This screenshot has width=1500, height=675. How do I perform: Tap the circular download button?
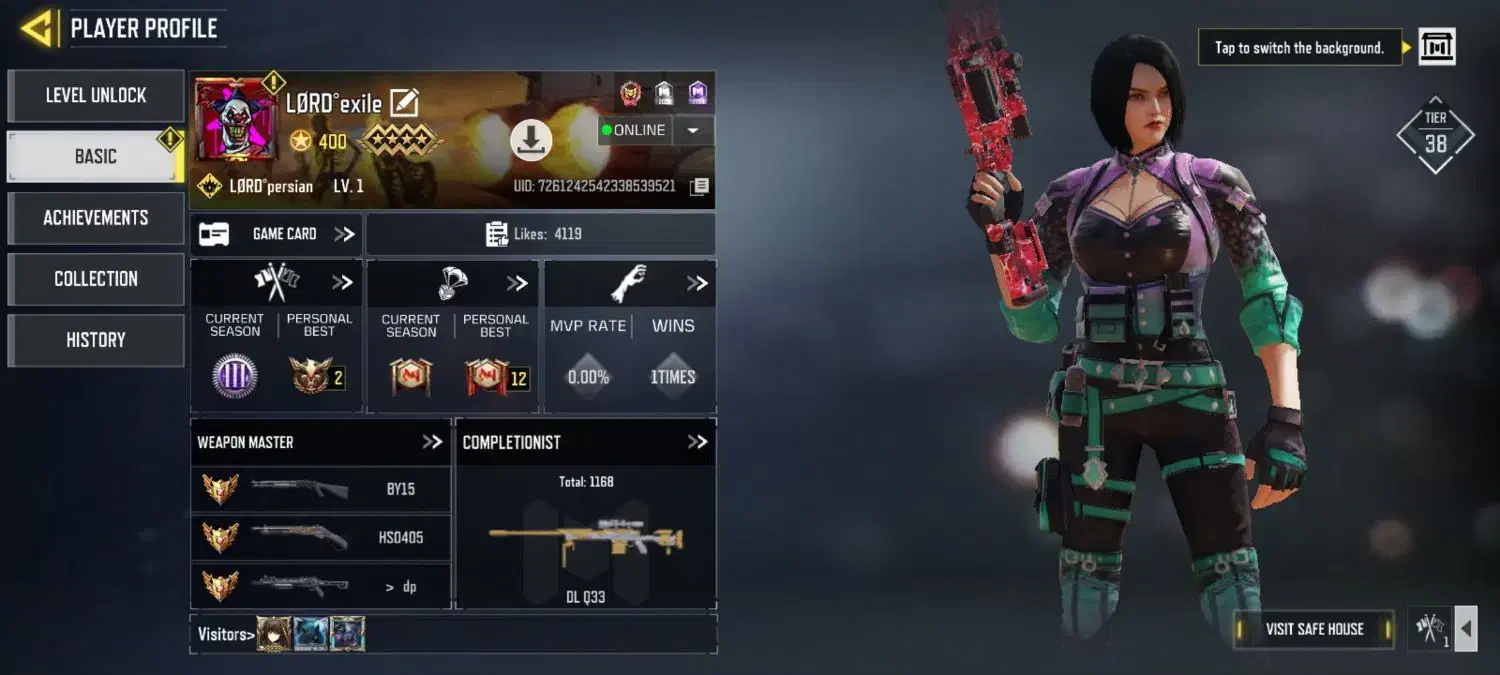(531, 140)
